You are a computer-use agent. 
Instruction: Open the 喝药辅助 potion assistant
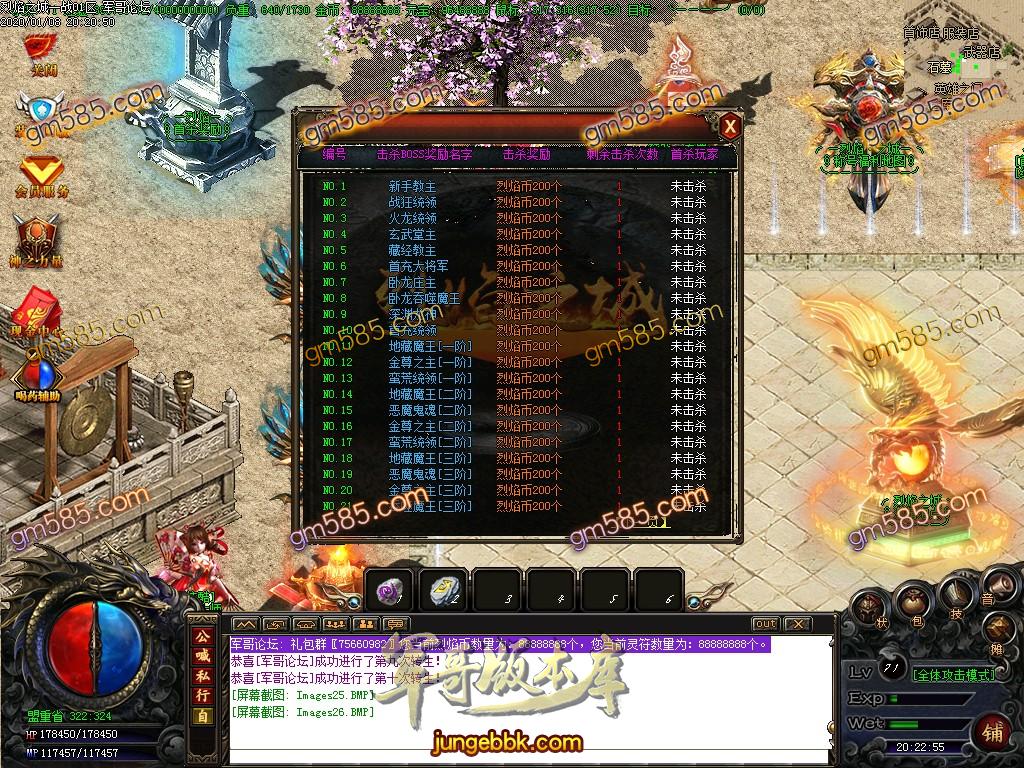[x=38, y=378]
